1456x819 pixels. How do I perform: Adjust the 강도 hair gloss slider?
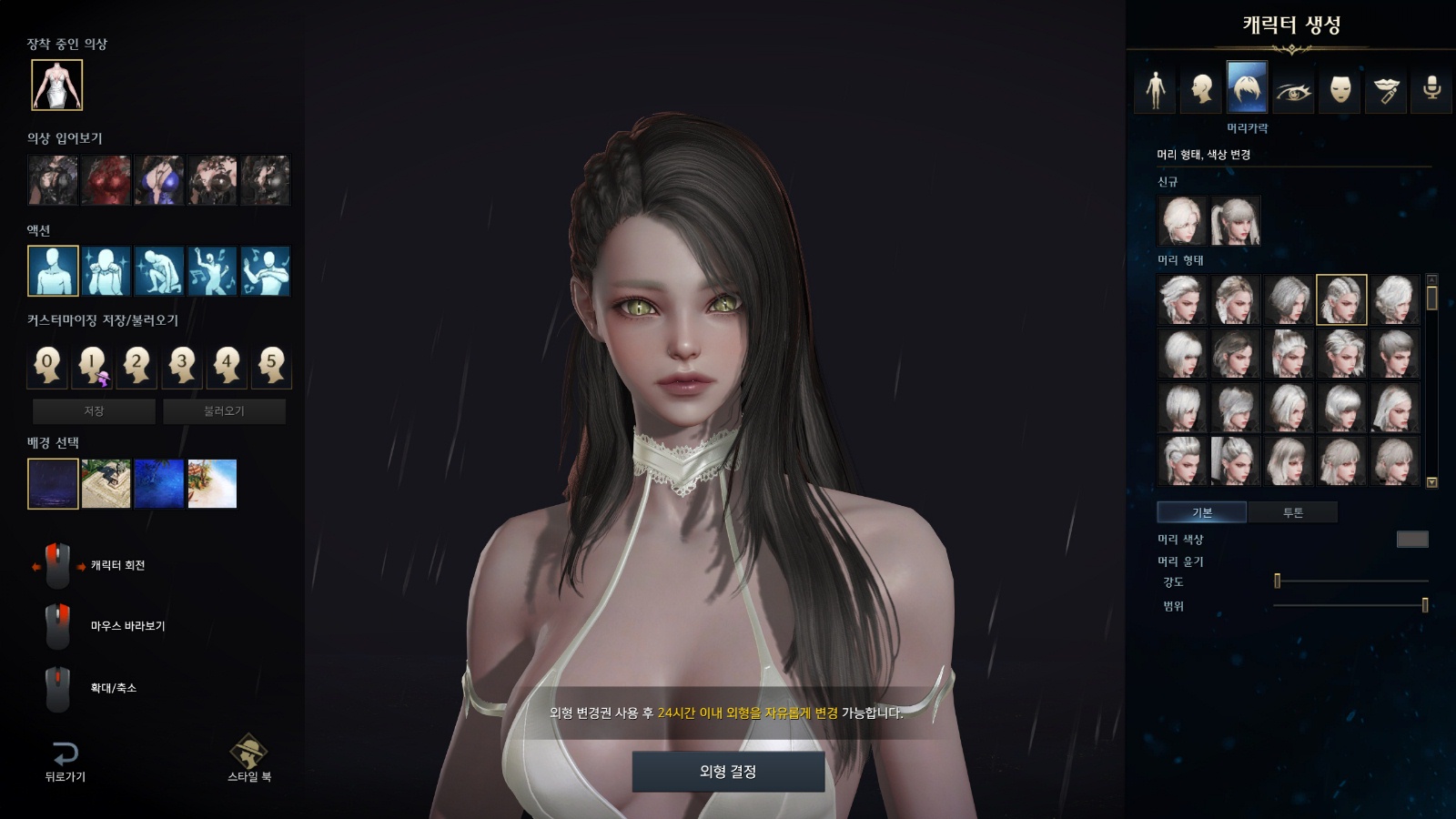point(1278,581)
